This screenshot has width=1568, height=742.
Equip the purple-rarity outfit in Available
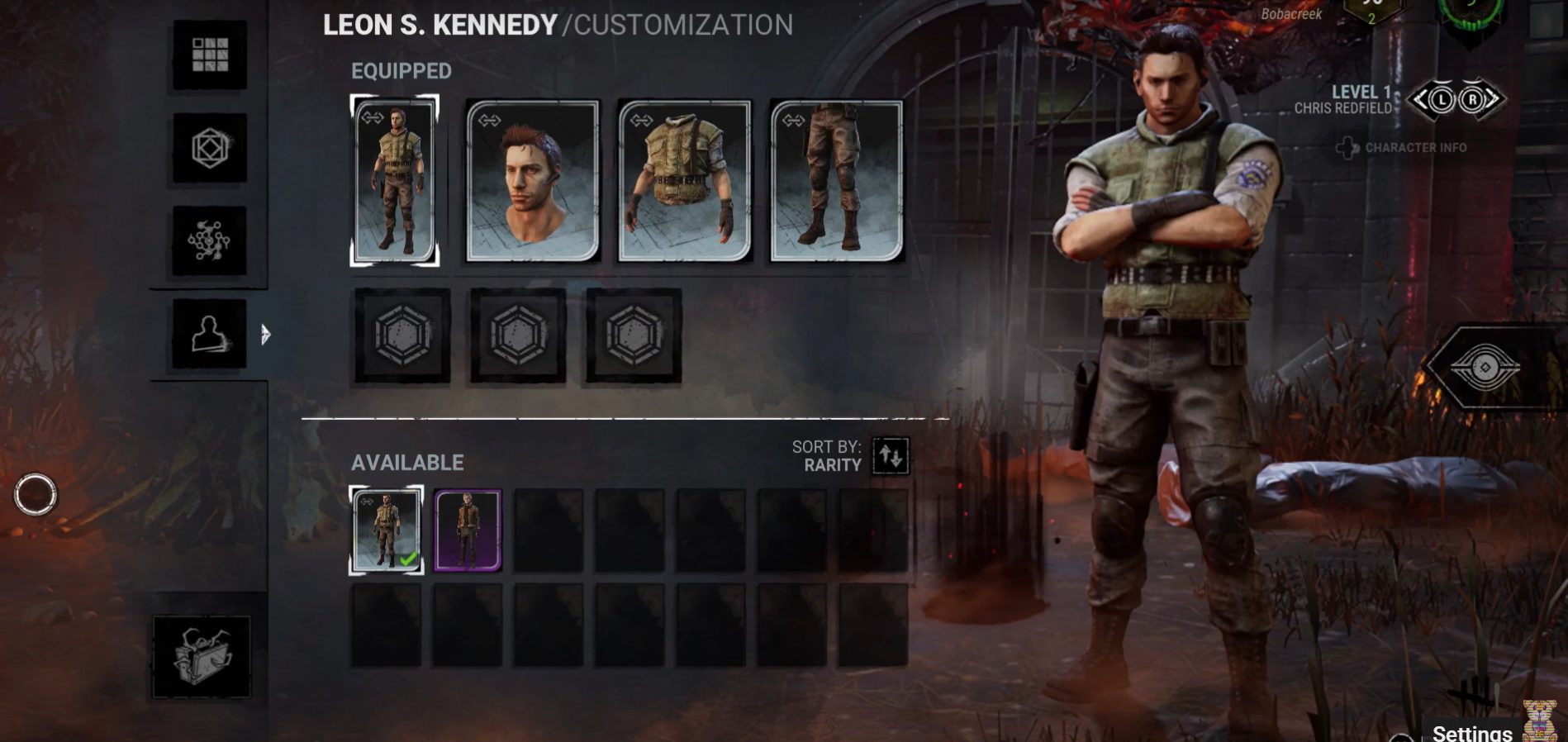pos(468,530)
